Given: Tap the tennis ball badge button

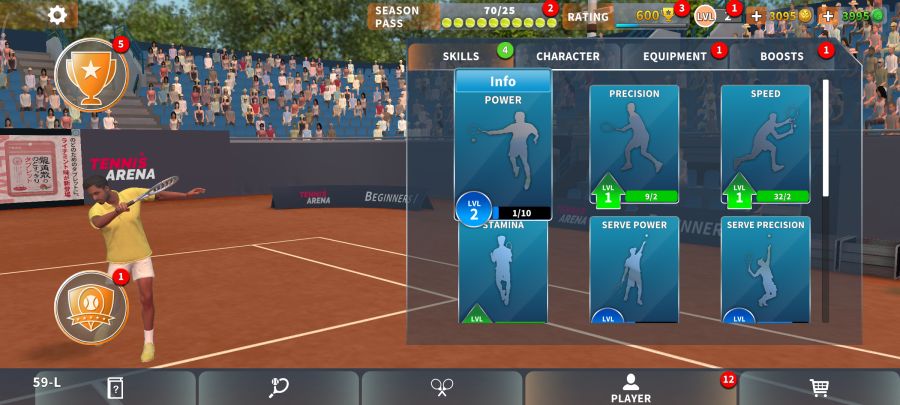Looking at the screenshot, I should [91, 306].
